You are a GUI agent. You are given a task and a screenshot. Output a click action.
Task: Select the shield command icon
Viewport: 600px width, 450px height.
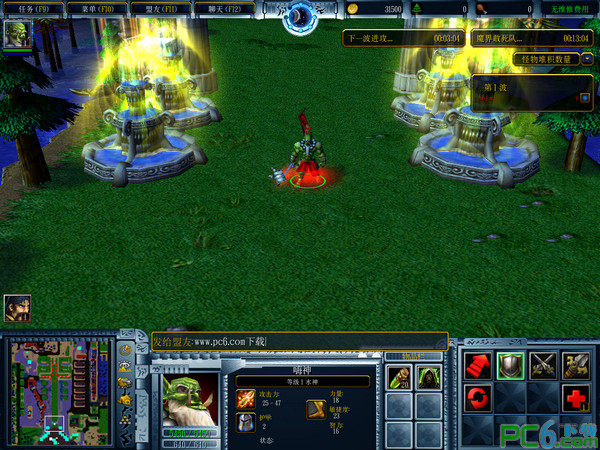pyautogui.click(x=511, y=365)
